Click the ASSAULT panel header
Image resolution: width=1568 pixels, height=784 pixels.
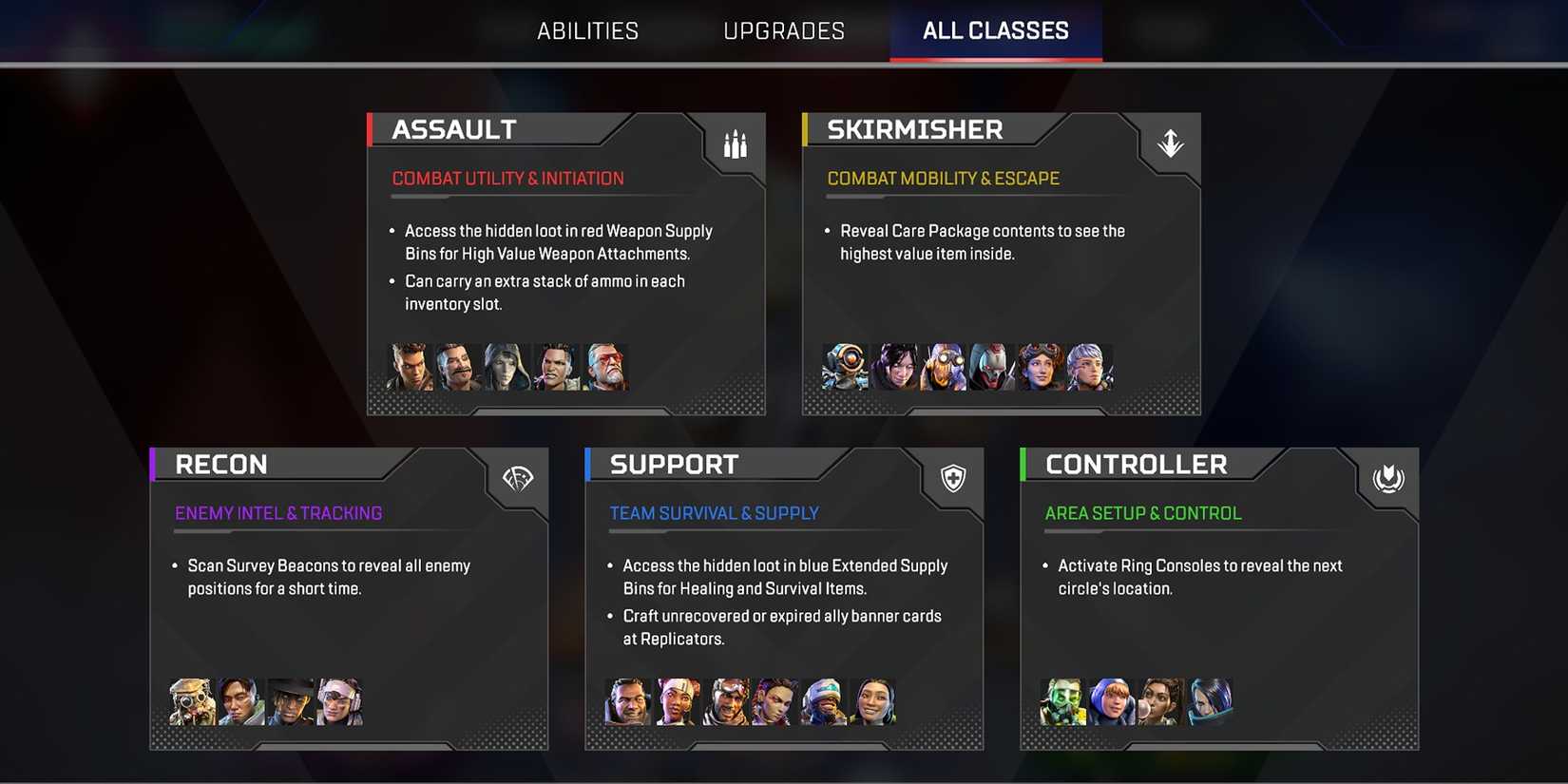coord(454,128)
